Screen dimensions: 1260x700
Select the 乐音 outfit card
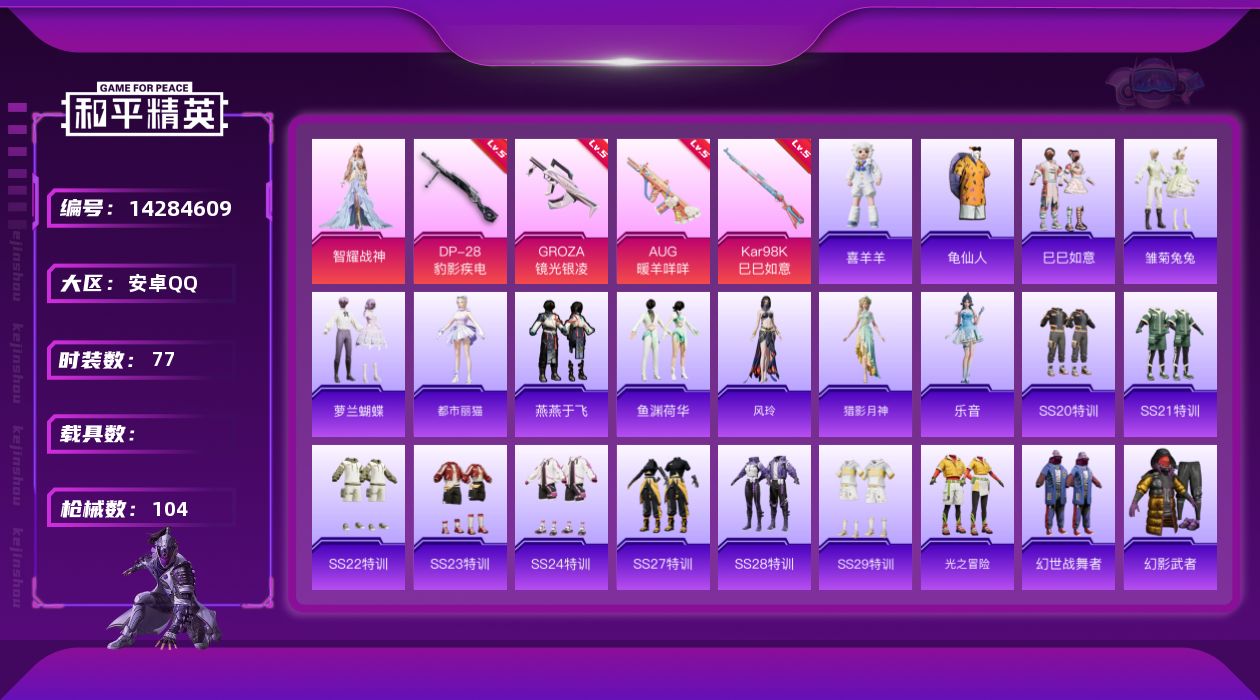(x=967, y=364)
